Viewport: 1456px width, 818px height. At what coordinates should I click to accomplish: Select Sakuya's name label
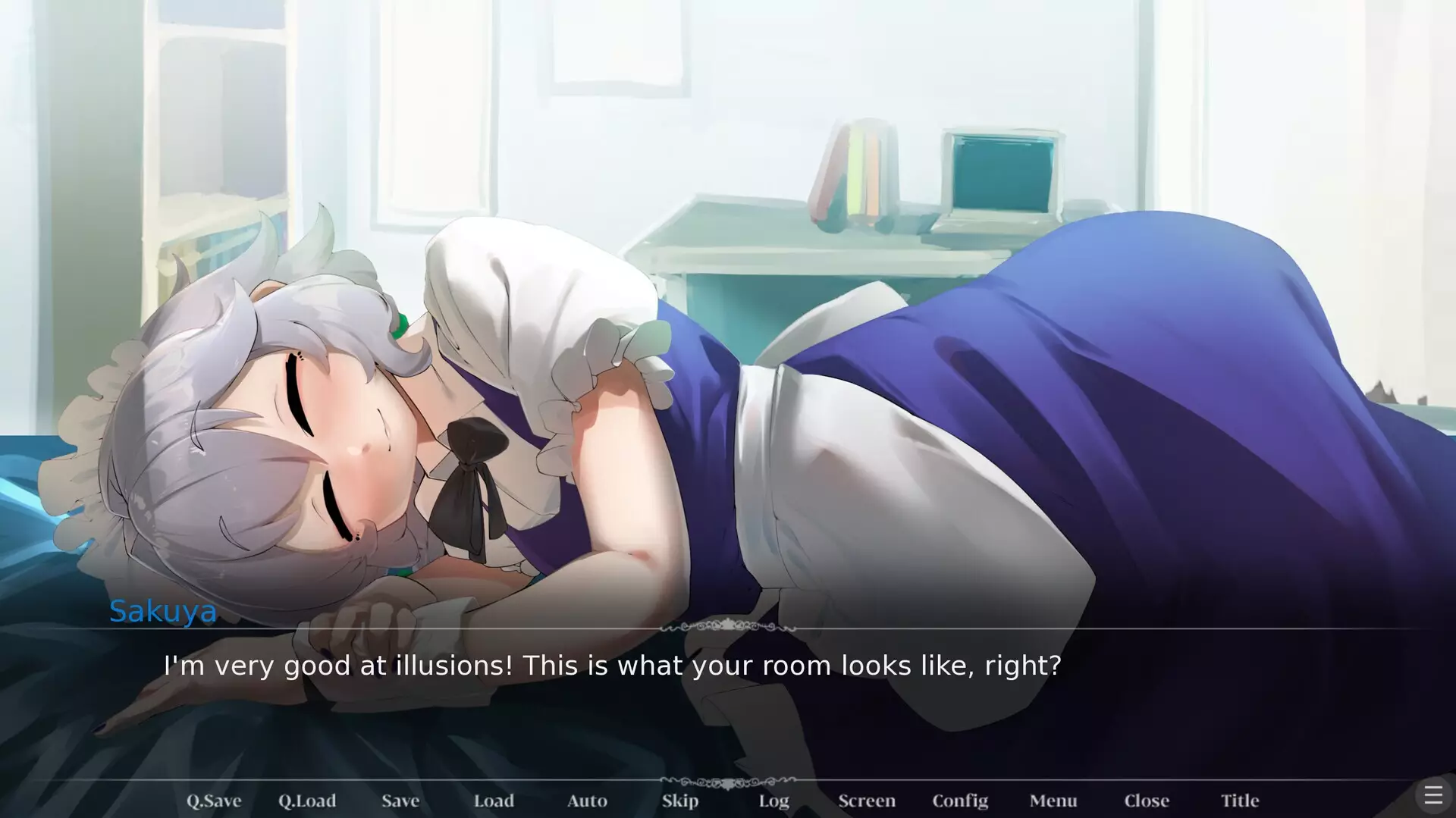click(163, 611)
